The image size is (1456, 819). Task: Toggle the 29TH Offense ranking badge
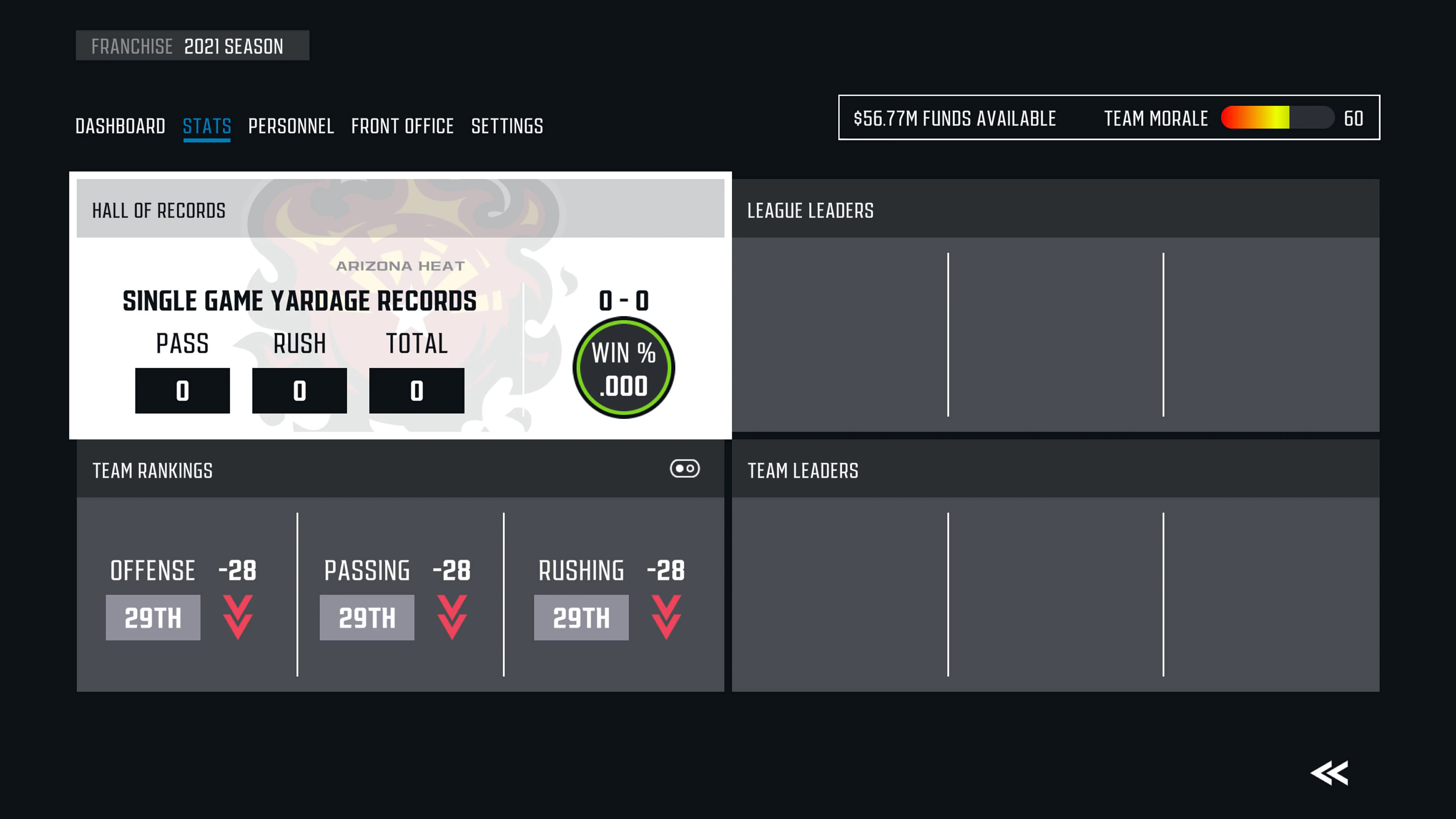[x=152, y=617]
